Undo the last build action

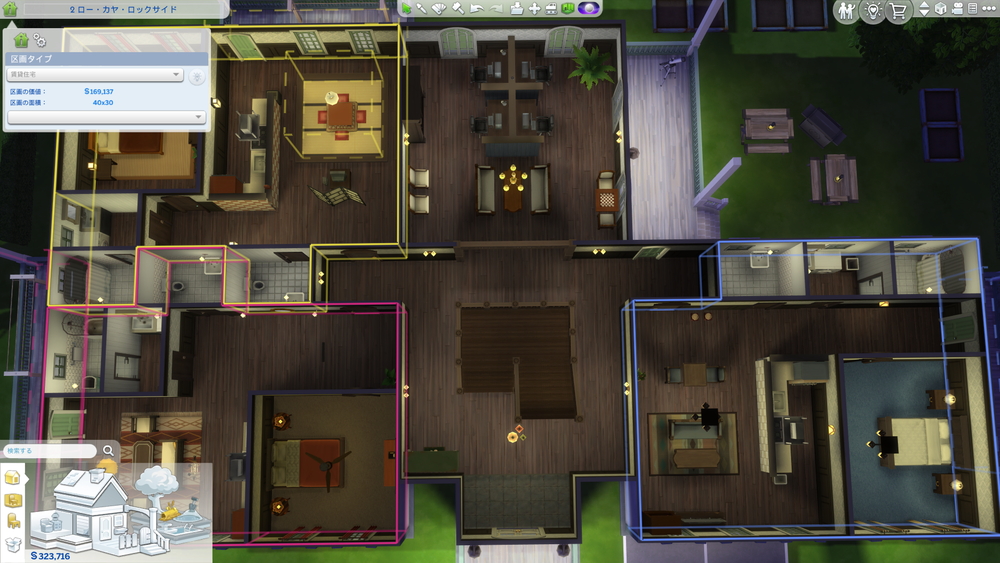click(x=478, y=9)
